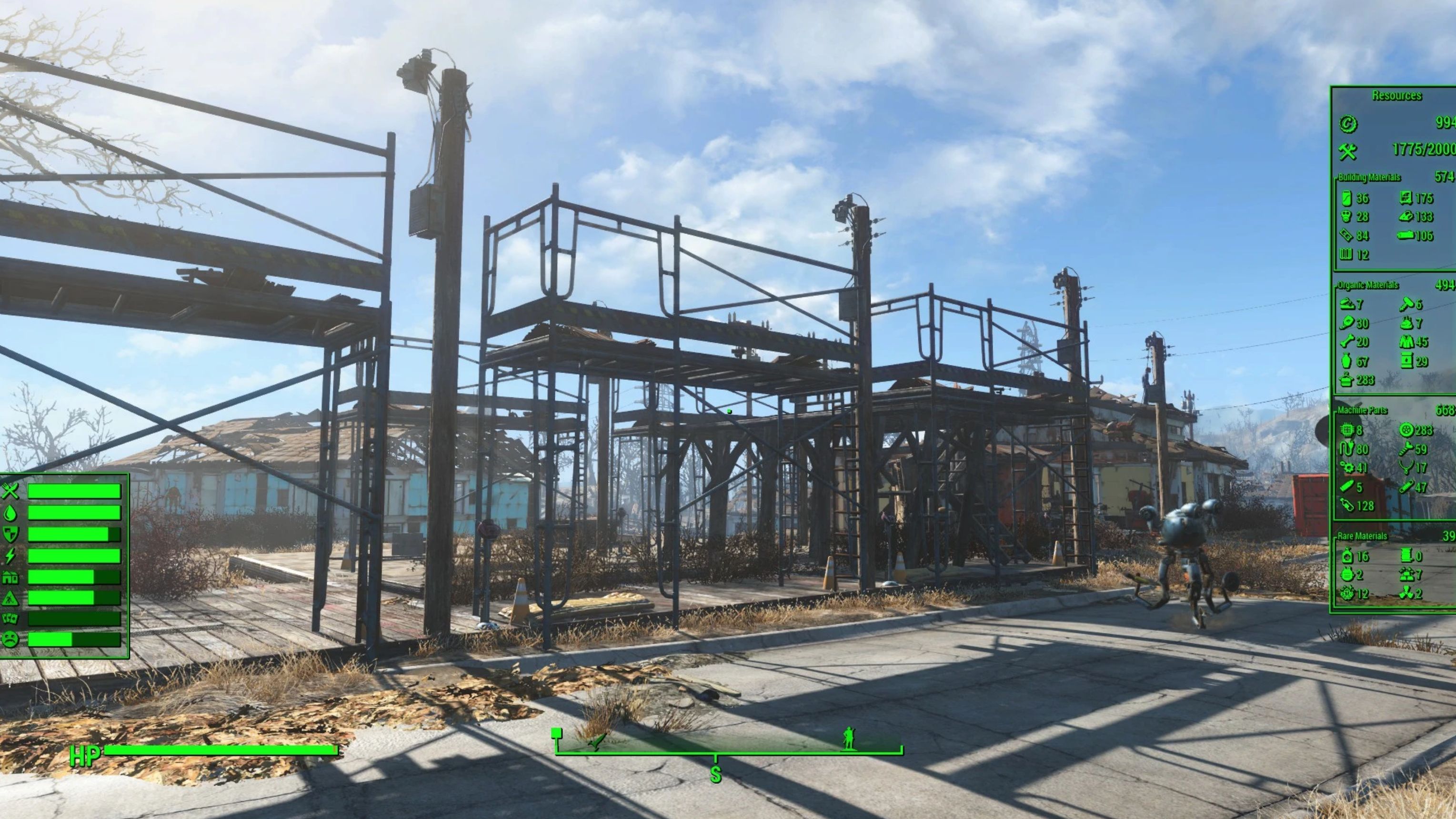Click the hammer and wrench build-limit icon
Viewport: 1456px width, 819px height.
(x=1347, y=151)
